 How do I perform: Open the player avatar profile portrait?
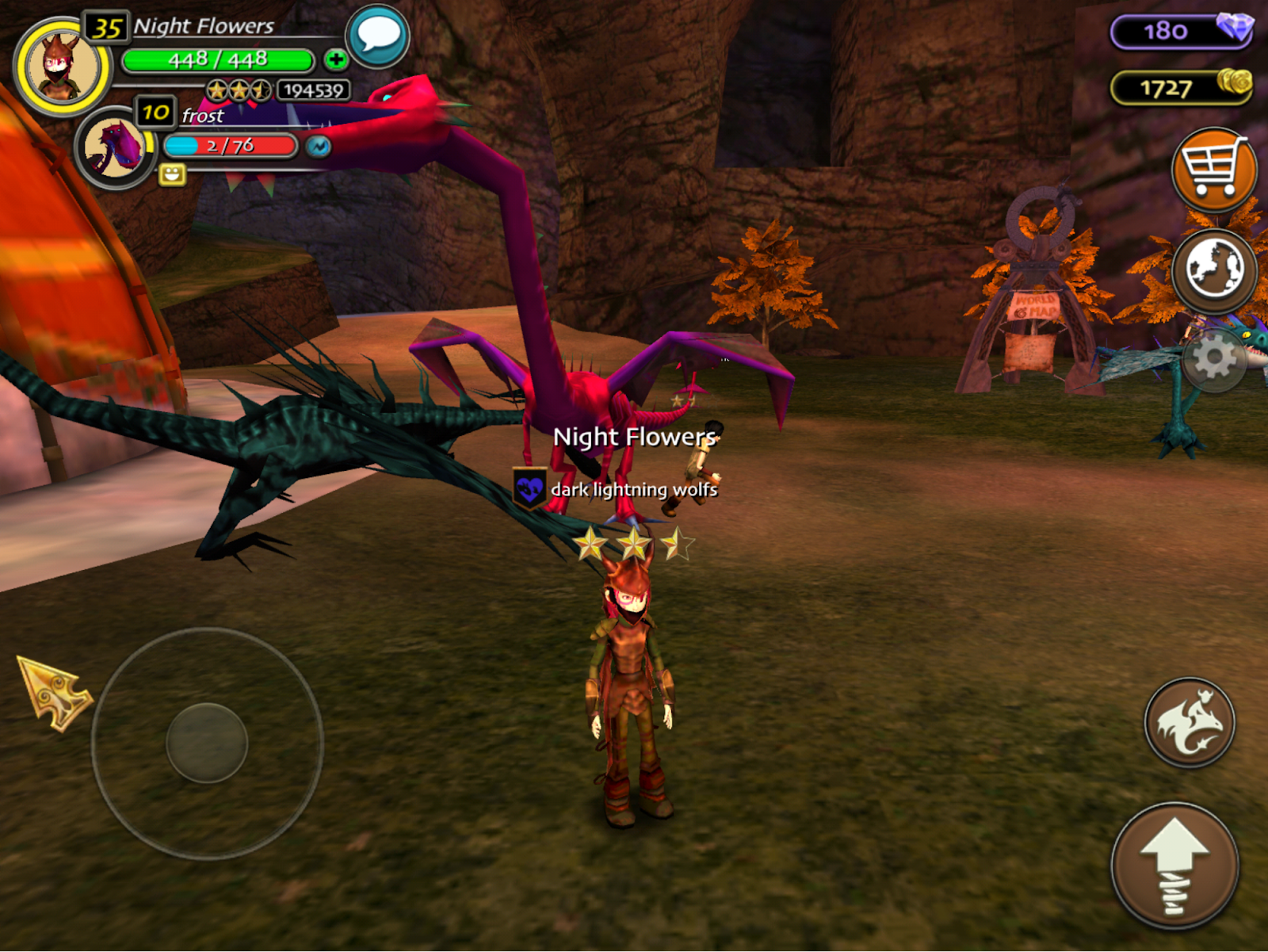[x=62, y=67]
